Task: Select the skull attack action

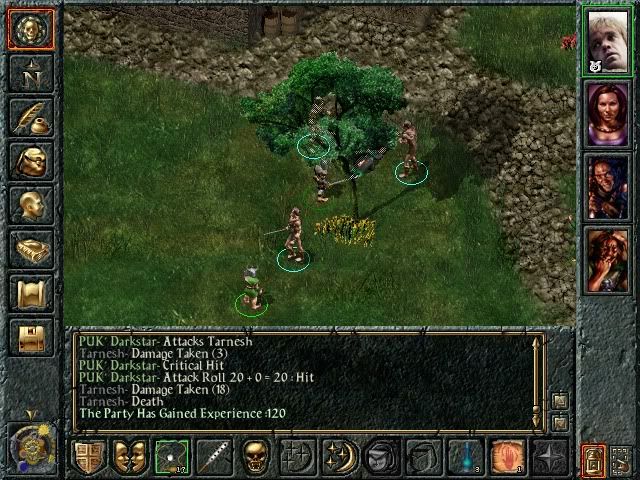Action: click(x=254, y=458)
